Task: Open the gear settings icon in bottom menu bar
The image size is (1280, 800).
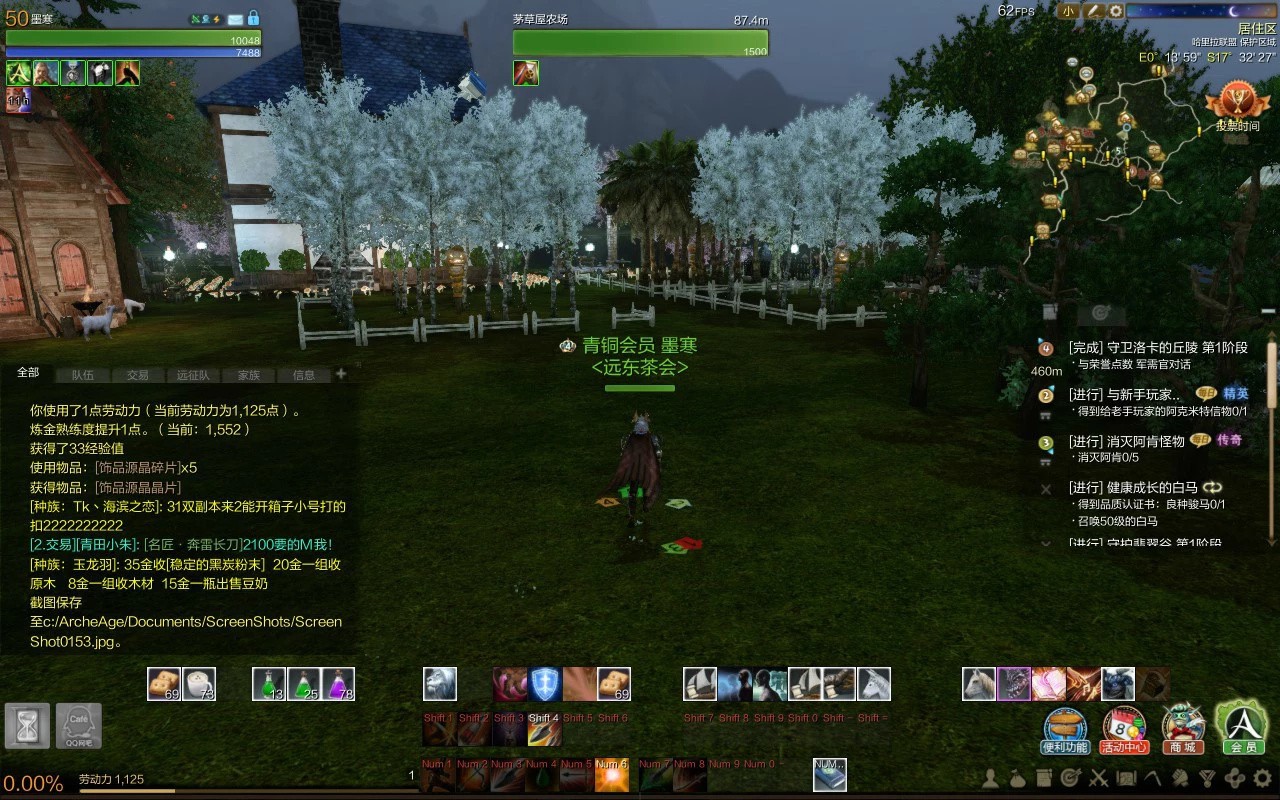Action: click(1262, 778)
